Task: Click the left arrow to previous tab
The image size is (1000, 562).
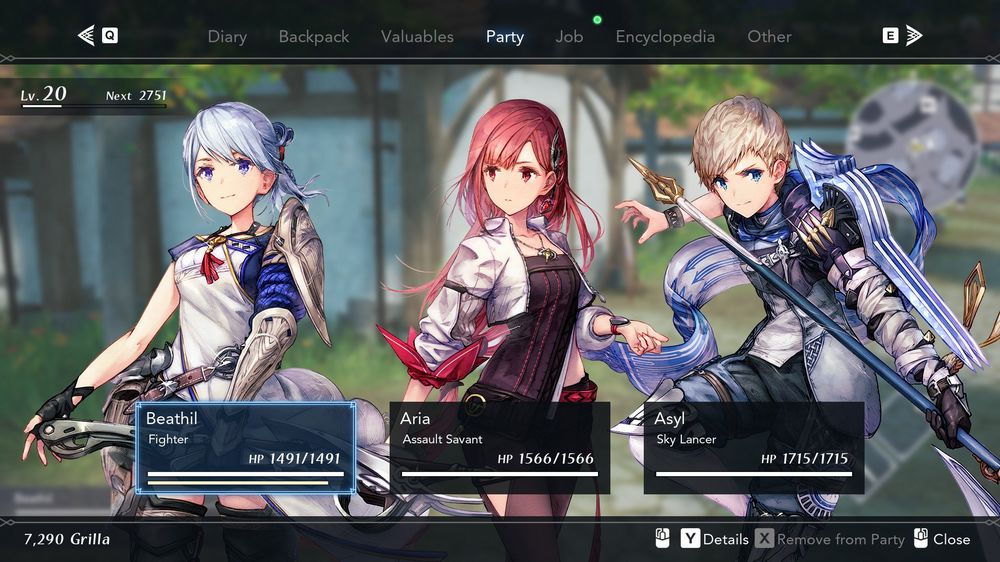Action: (x=87, y=36)
